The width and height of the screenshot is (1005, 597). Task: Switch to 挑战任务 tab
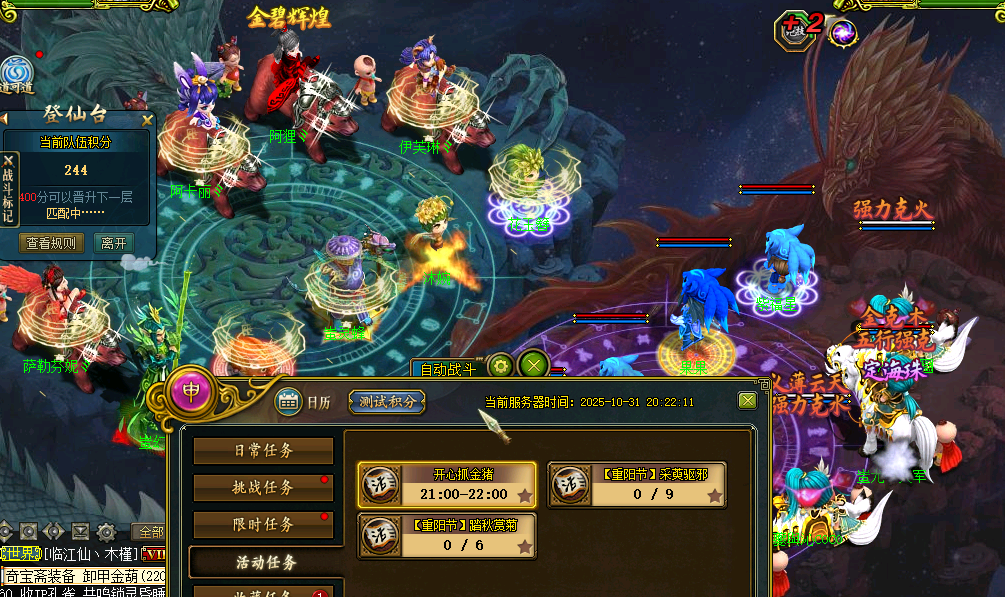pos(263,487)
